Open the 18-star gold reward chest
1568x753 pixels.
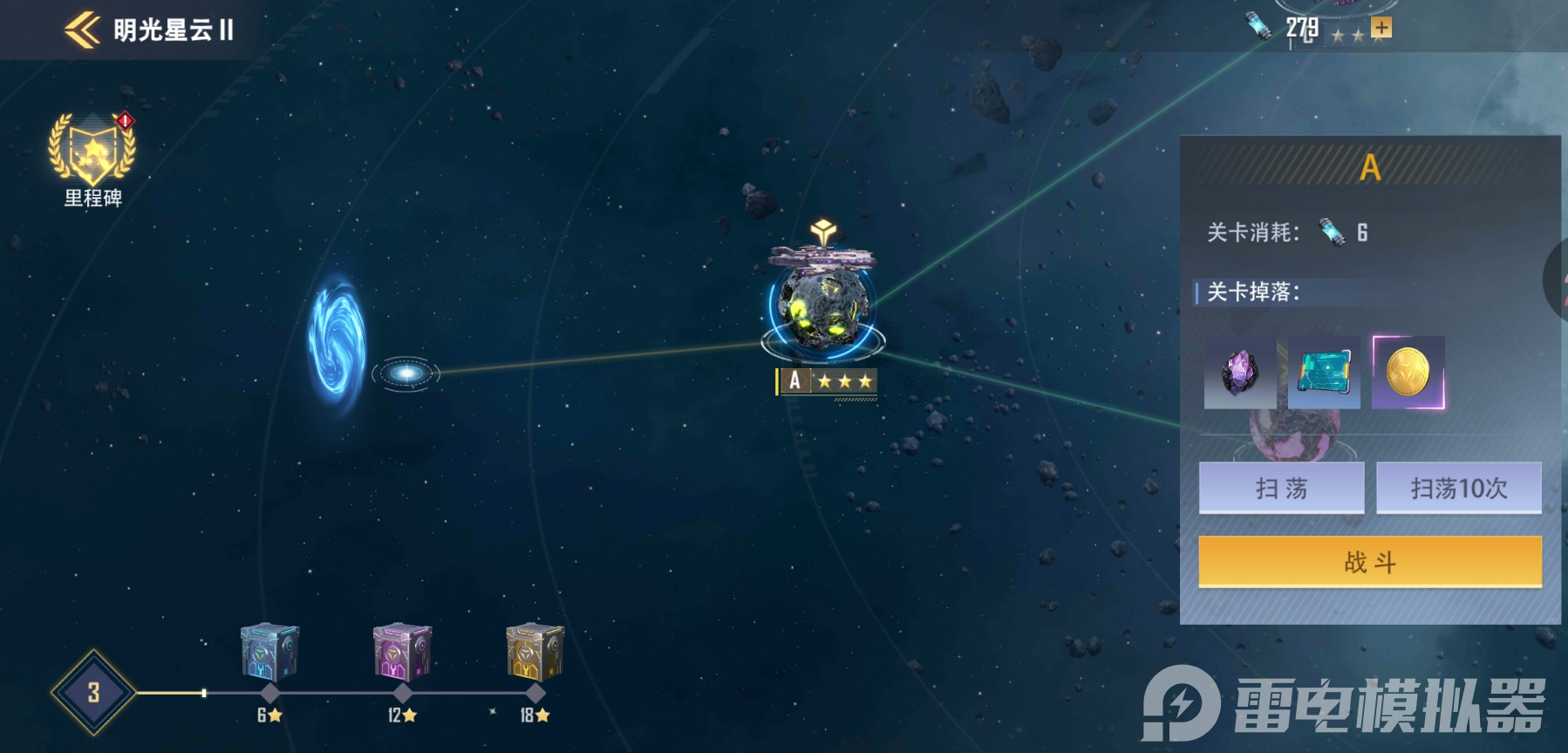click(535, 653)
